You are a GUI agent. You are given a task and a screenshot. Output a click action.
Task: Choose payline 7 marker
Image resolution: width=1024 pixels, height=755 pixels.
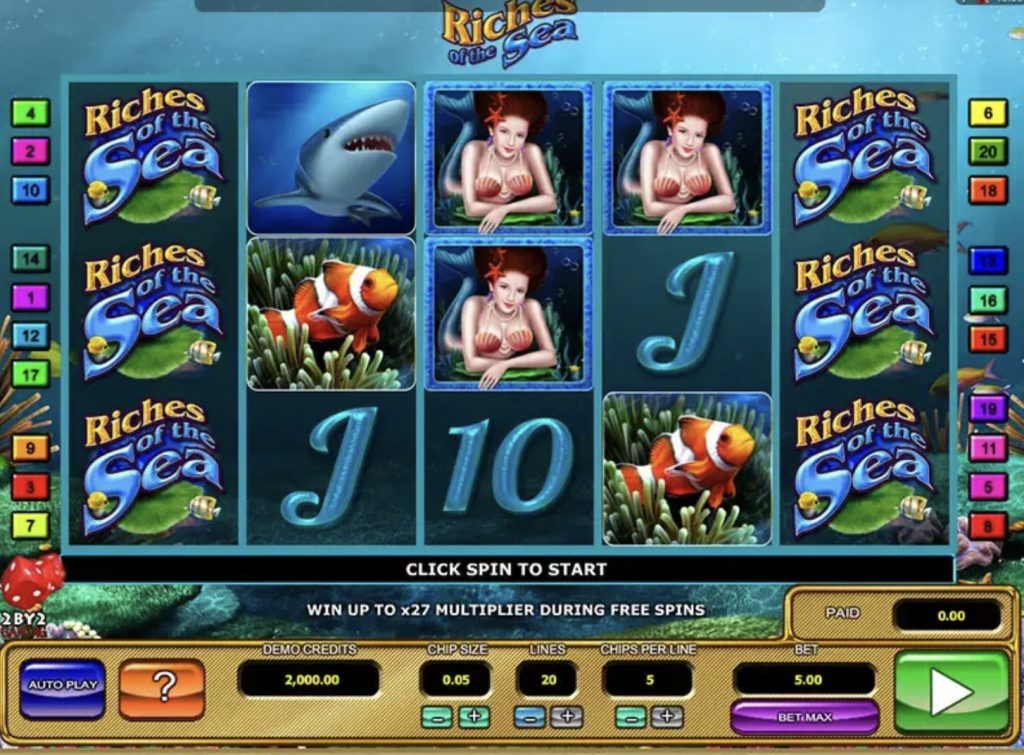30,525
